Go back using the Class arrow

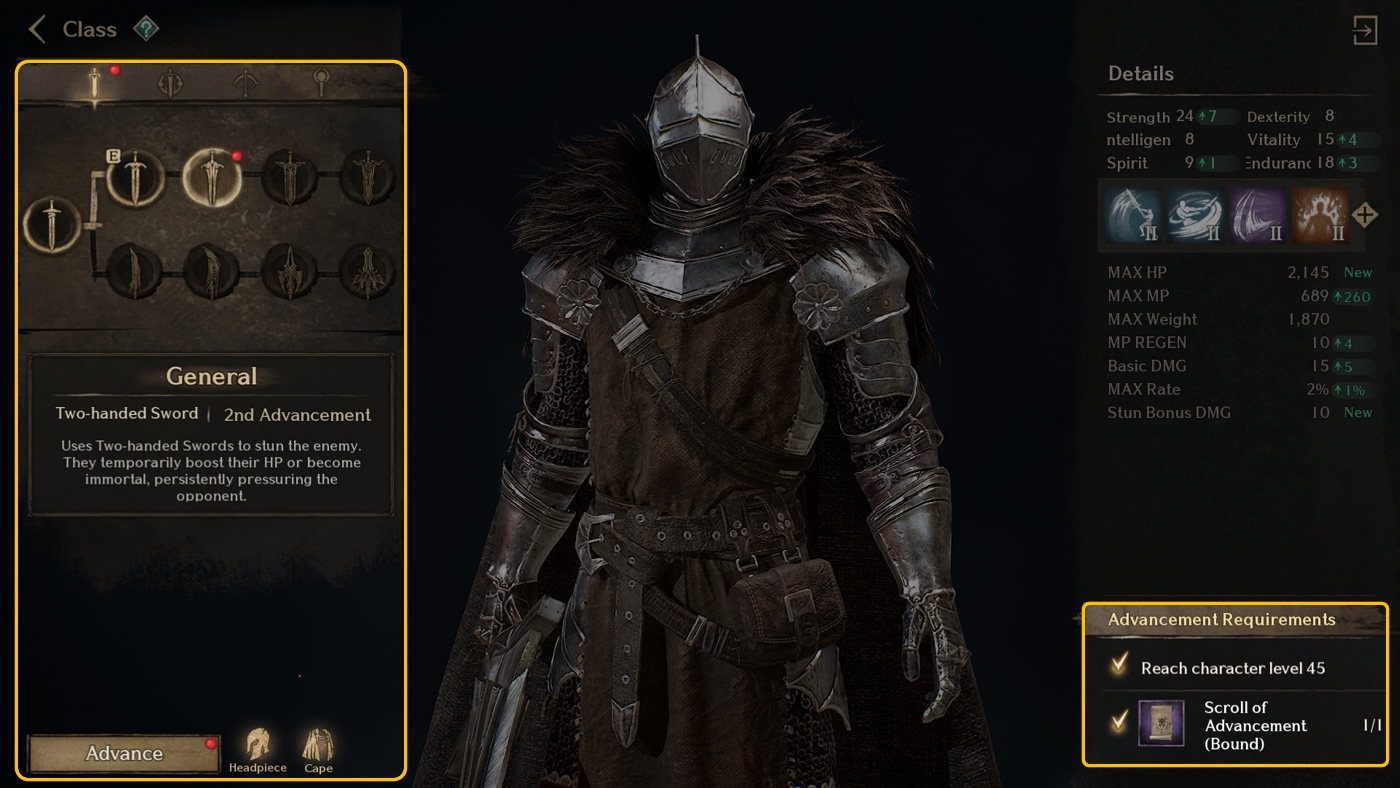pyautogui.click(x=37, y=29)
